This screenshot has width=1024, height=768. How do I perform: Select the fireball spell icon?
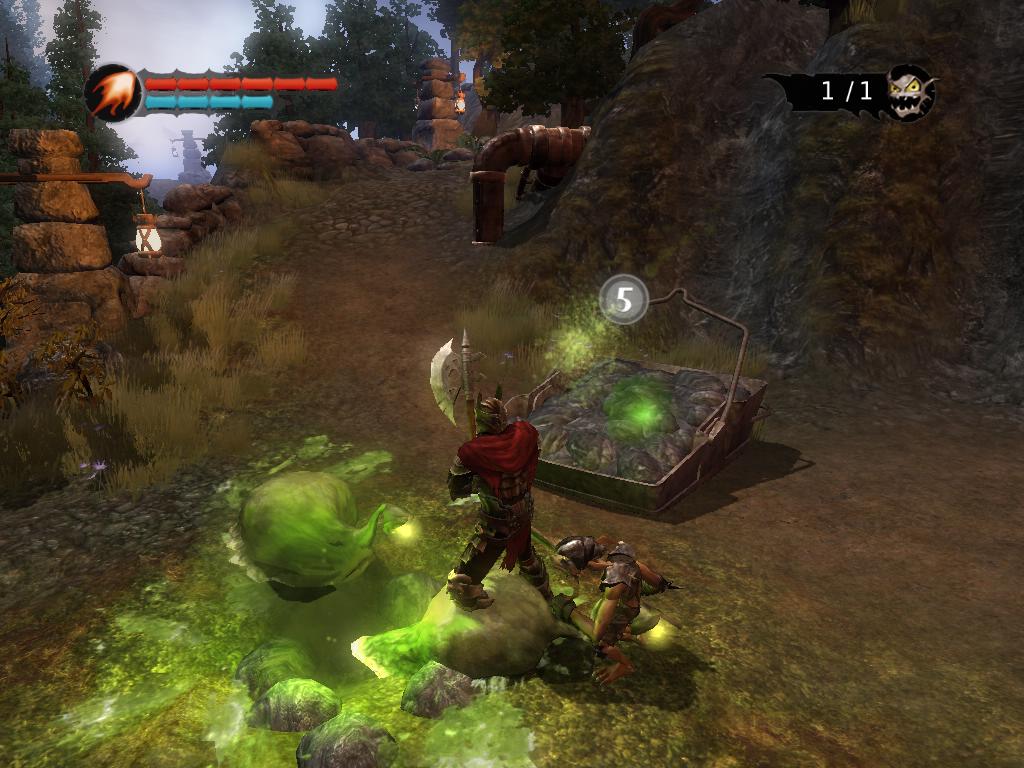coord(113,92)
